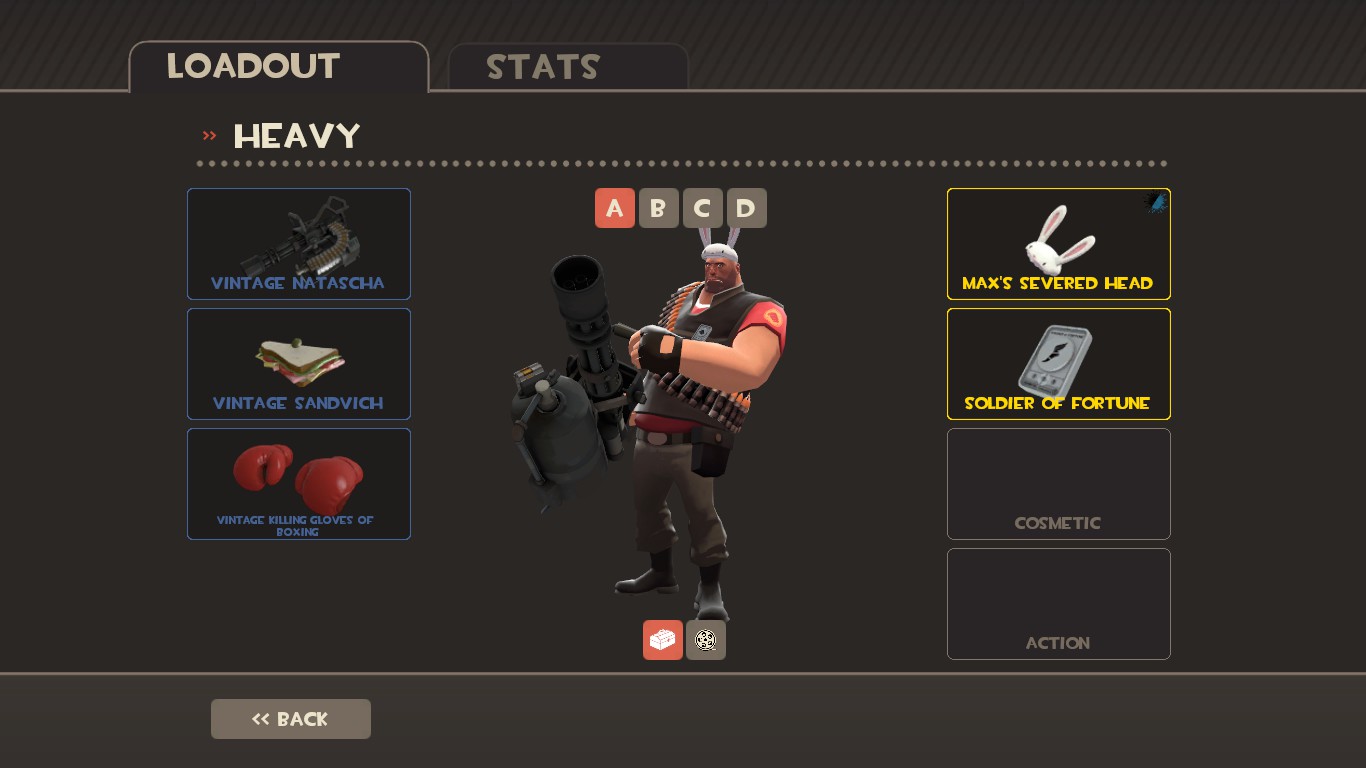Image resolution: width=1366 pixels, height=768 pixels.
Task: Go back with the Back button
Action: pyautogui.click(x=291, y=719)
